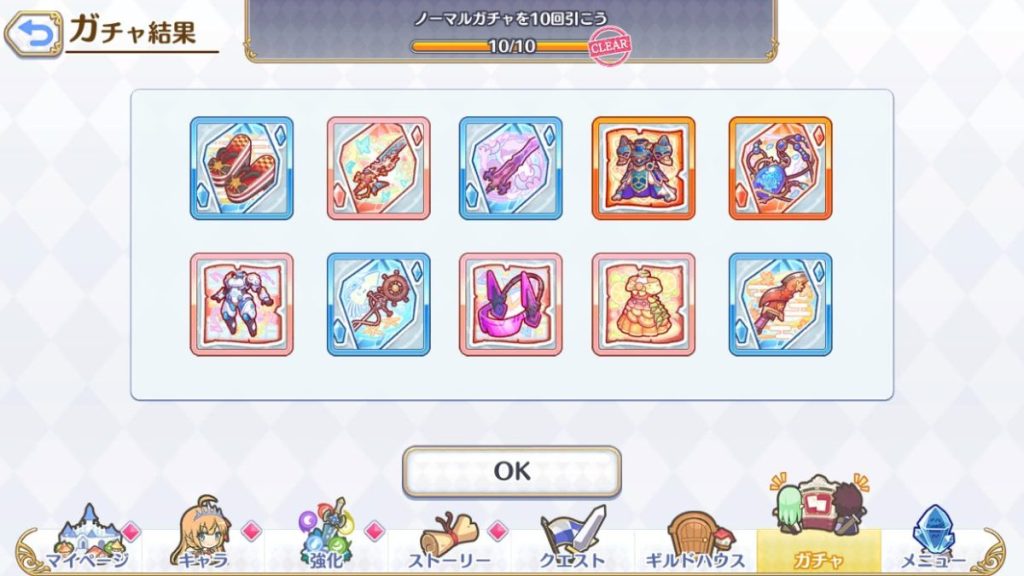This screenshot has height=576, width=1024.
Task: Select the pink boots equipment result
Action: pos(510,304)
